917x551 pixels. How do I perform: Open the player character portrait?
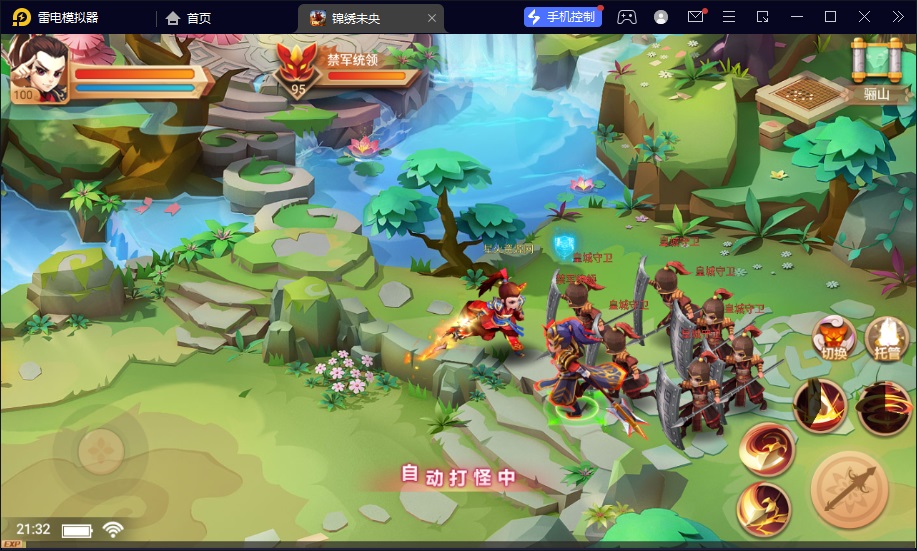37,67
